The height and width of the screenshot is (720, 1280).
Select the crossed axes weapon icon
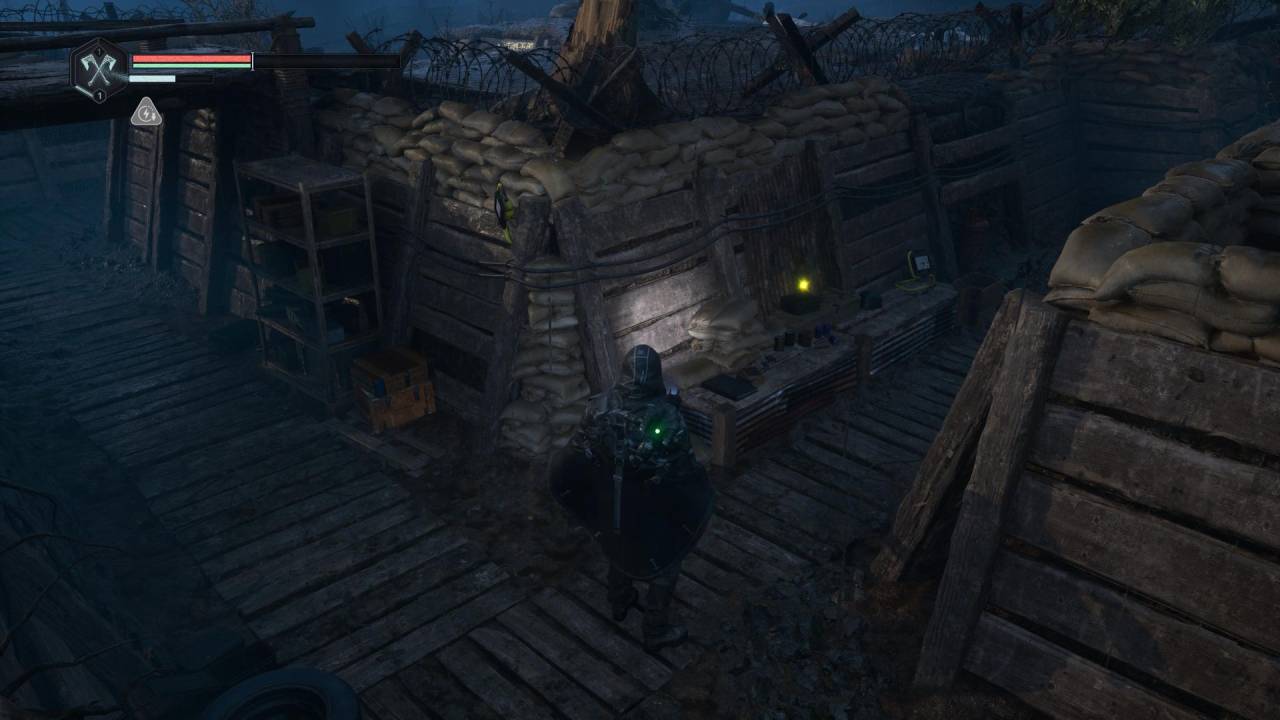tap(99, 68)
